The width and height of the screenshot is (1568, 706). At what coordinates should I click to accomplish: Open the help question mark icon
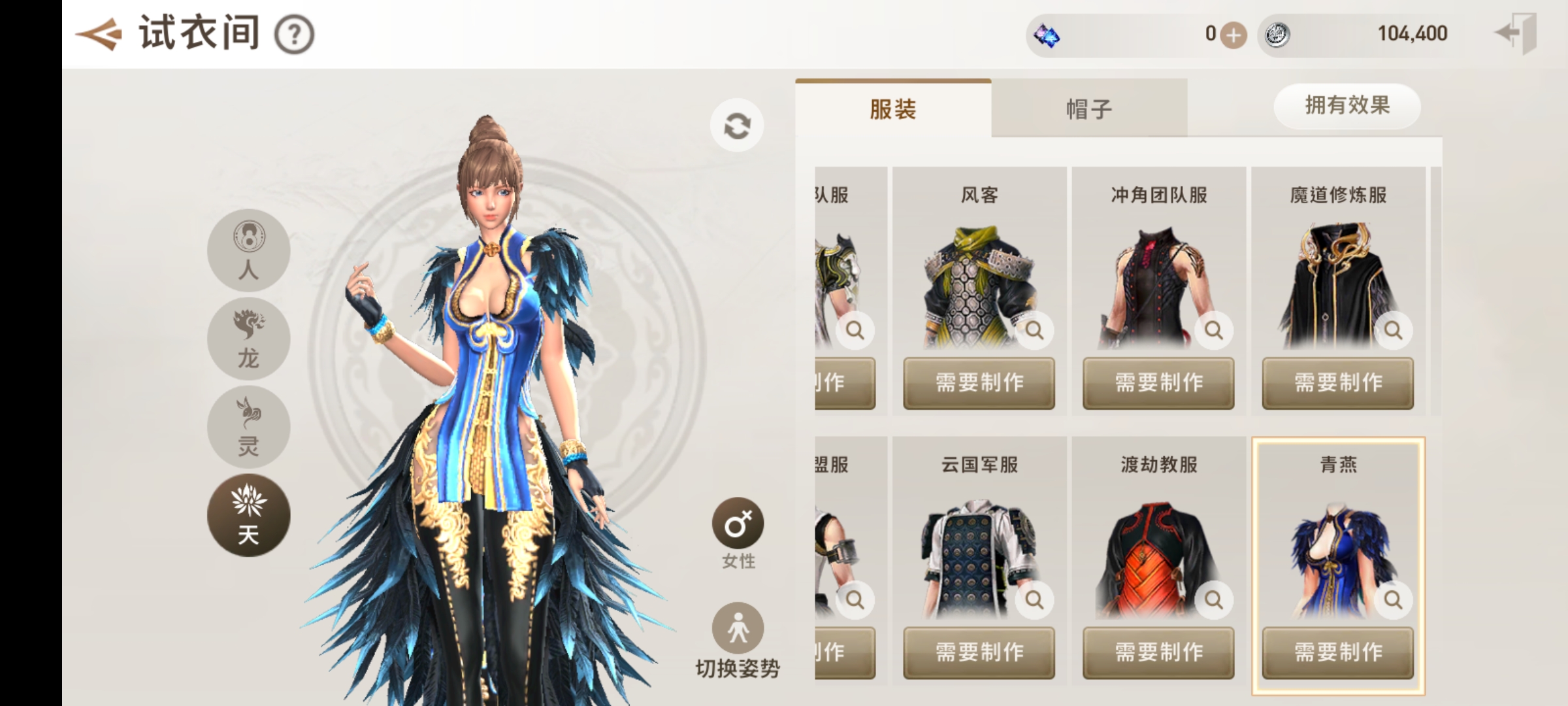(x=295, y=36)
